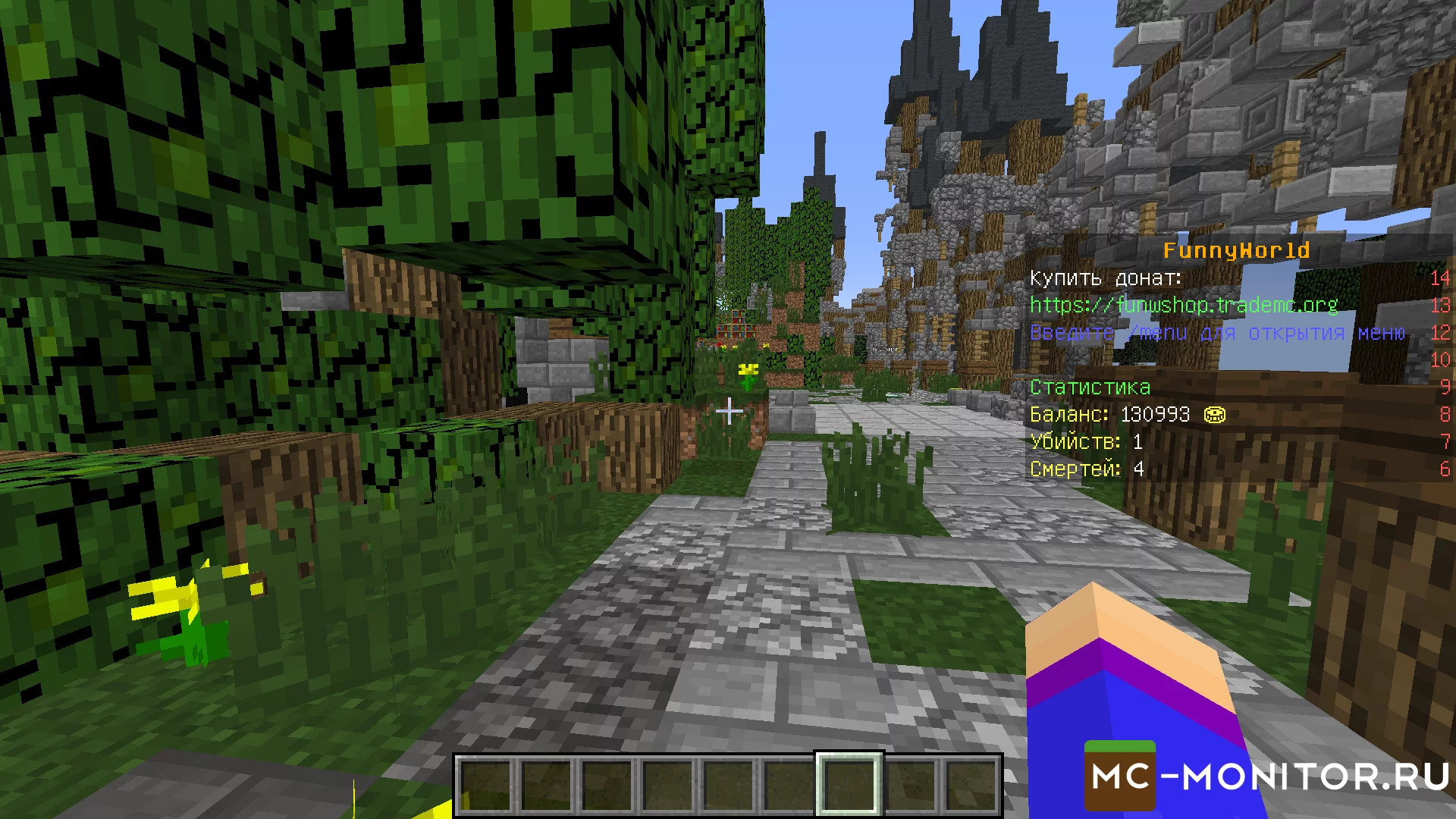Click the funwshop.trademc.org shop link
This screenshot has height=819, width=1456.
point(1183,305)
